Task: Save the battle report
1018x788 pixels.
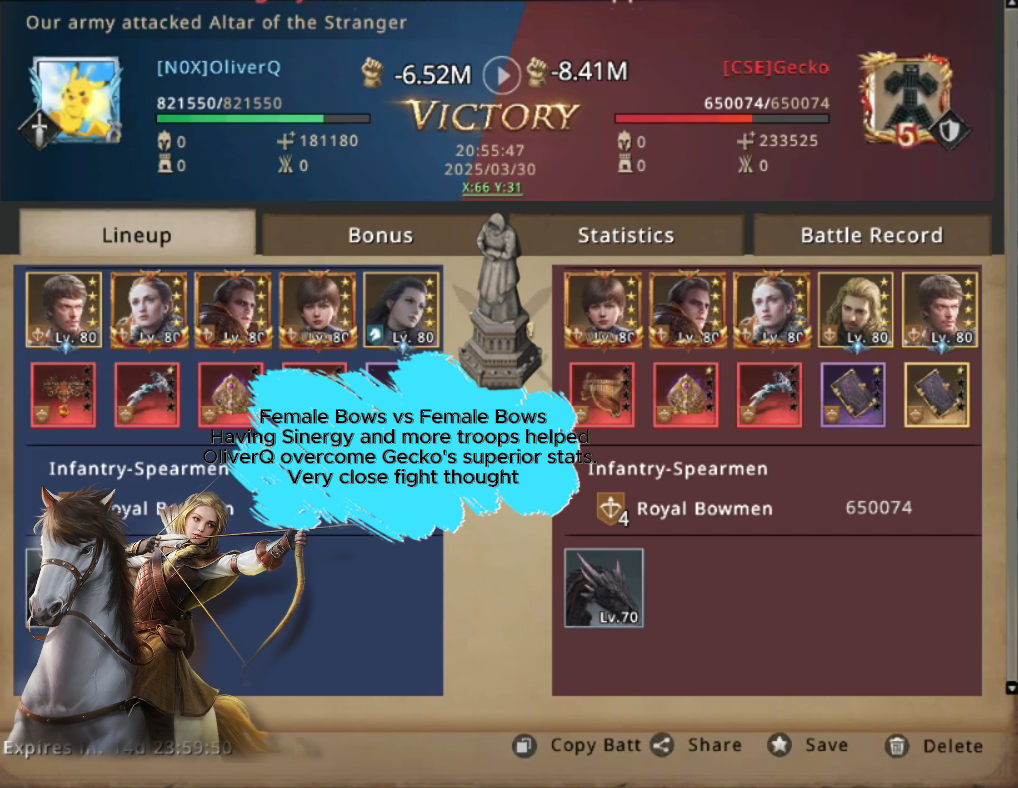Action: [x=809, y=745]
